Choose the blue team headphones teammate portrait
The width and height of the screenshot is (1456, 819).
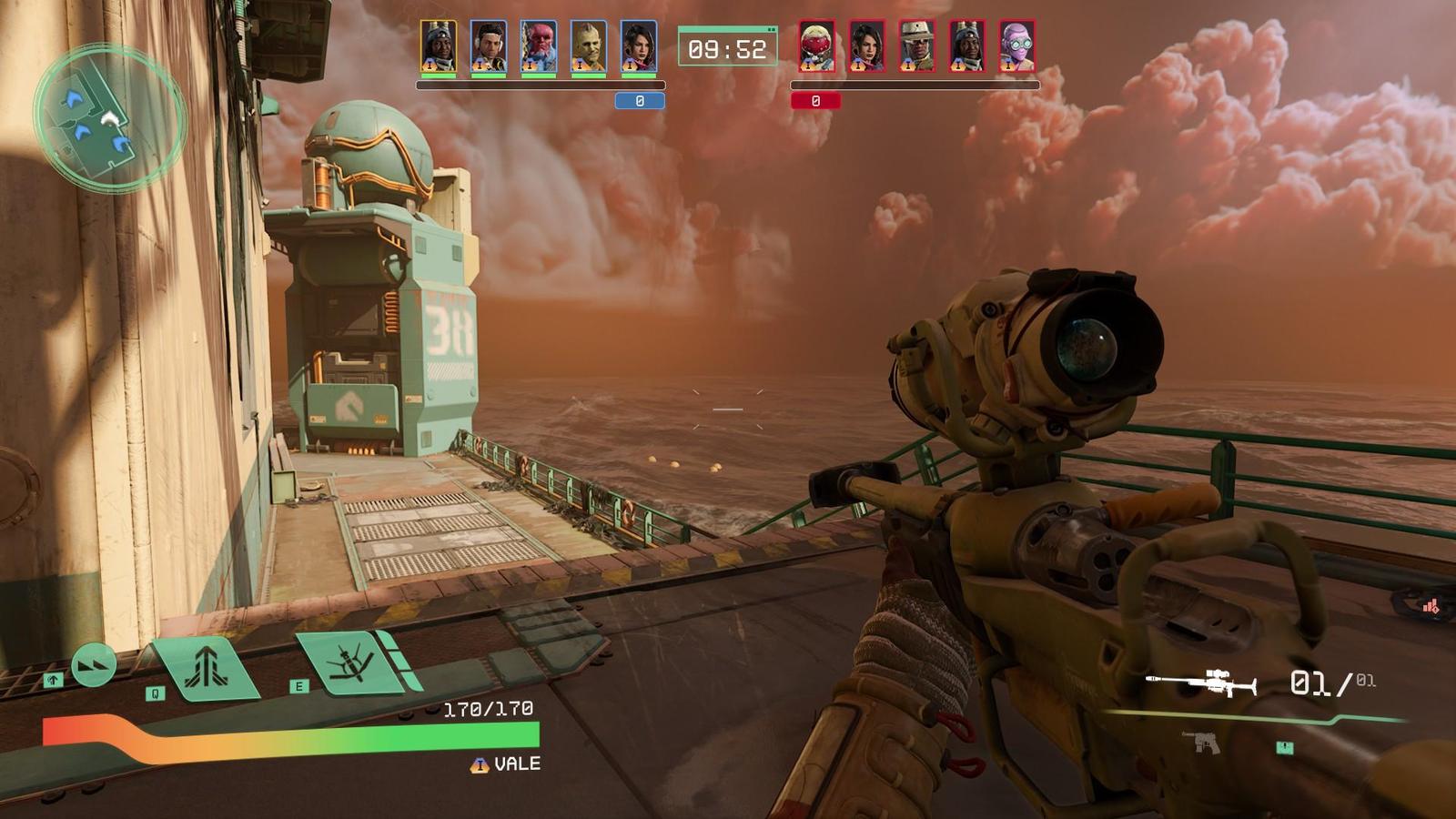coord(489,46)
